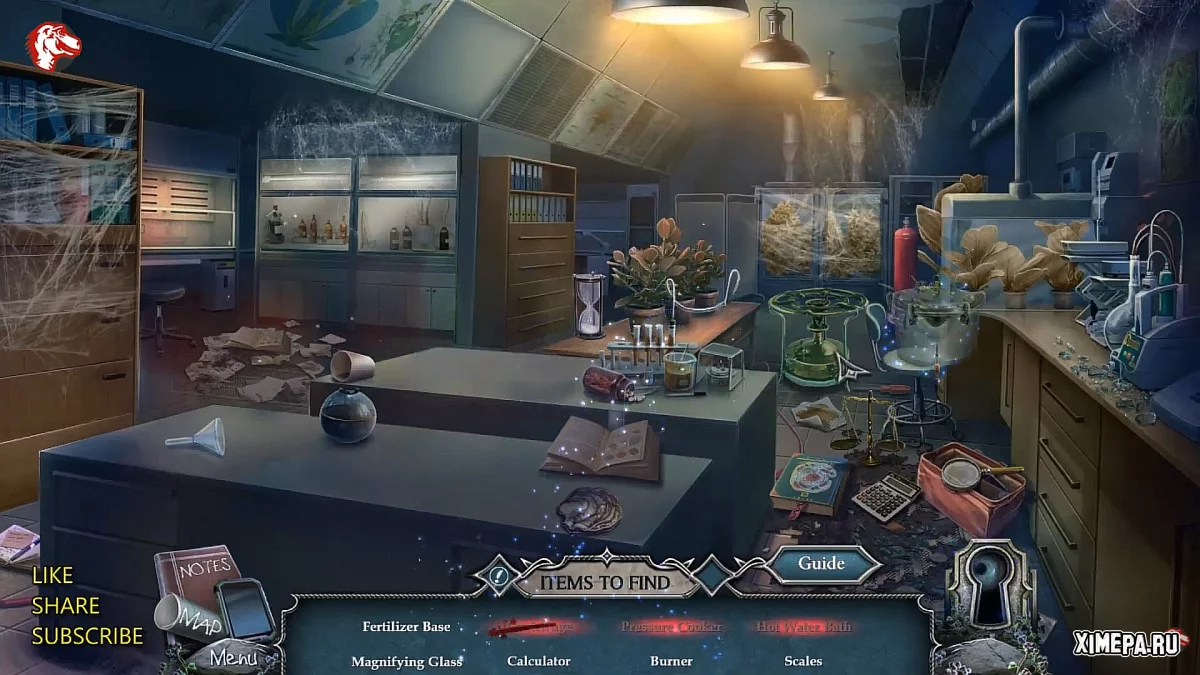Select Burner in the item list
The image size is (1200, 675).
670,661
